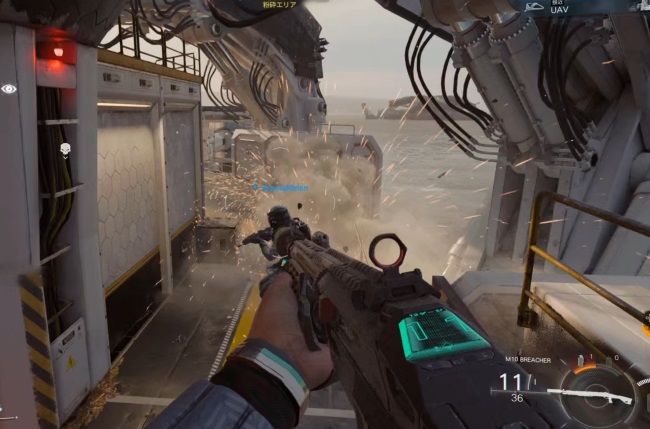Select the lethal grenade icon showing 1
The height and width of the screenshot is (429, 650).
[579, 362]
